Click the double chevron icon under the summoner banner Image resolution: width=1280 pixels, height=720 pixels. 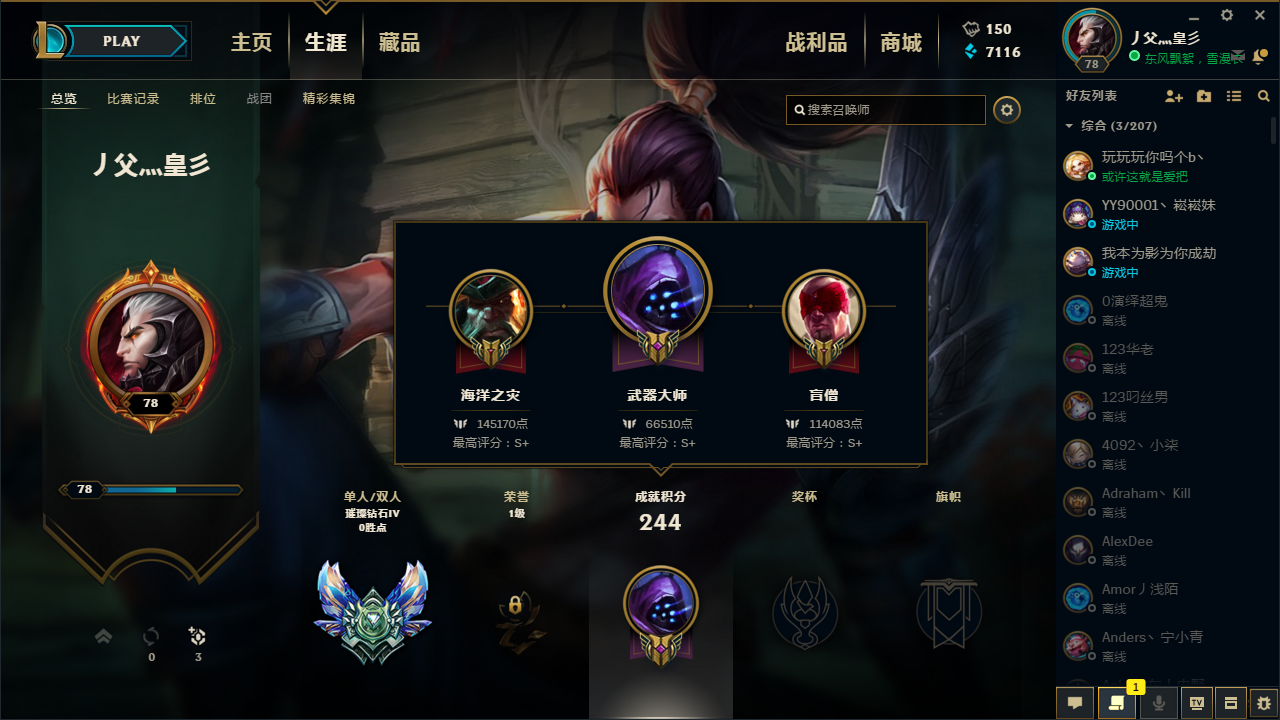pyautogui.click(x=103, y=635)
